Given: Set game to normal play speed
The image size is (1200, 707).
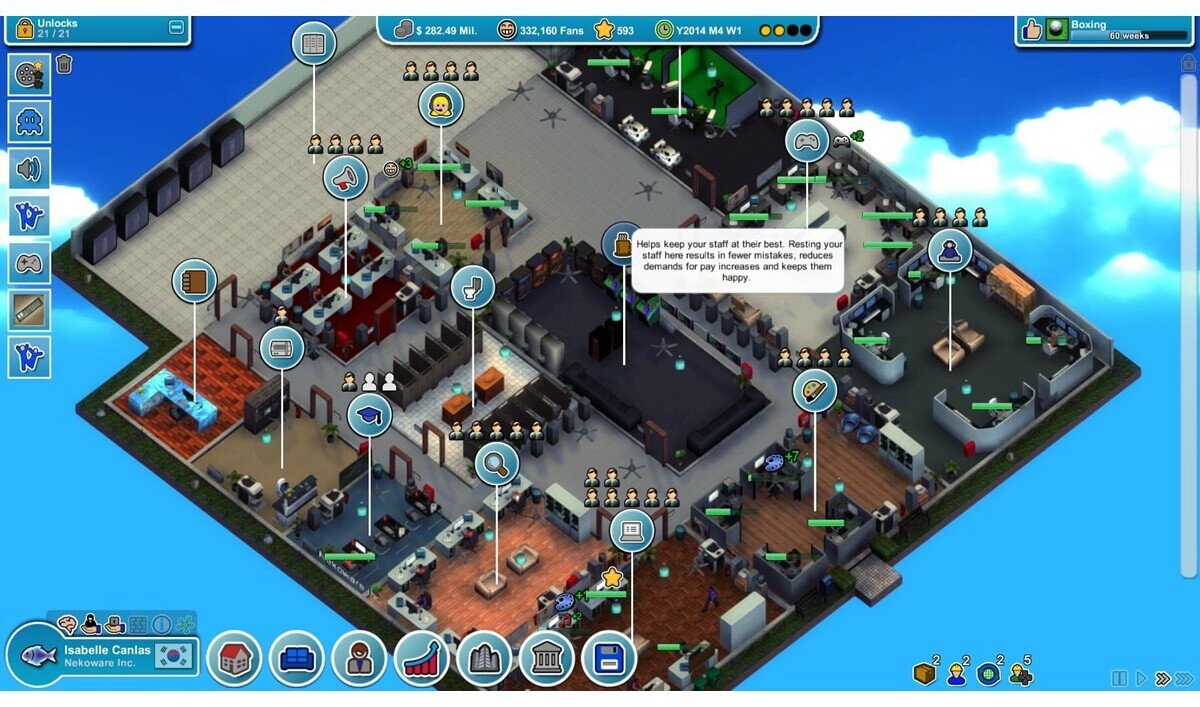Looking at the screenshot, I should (1141, 679).
